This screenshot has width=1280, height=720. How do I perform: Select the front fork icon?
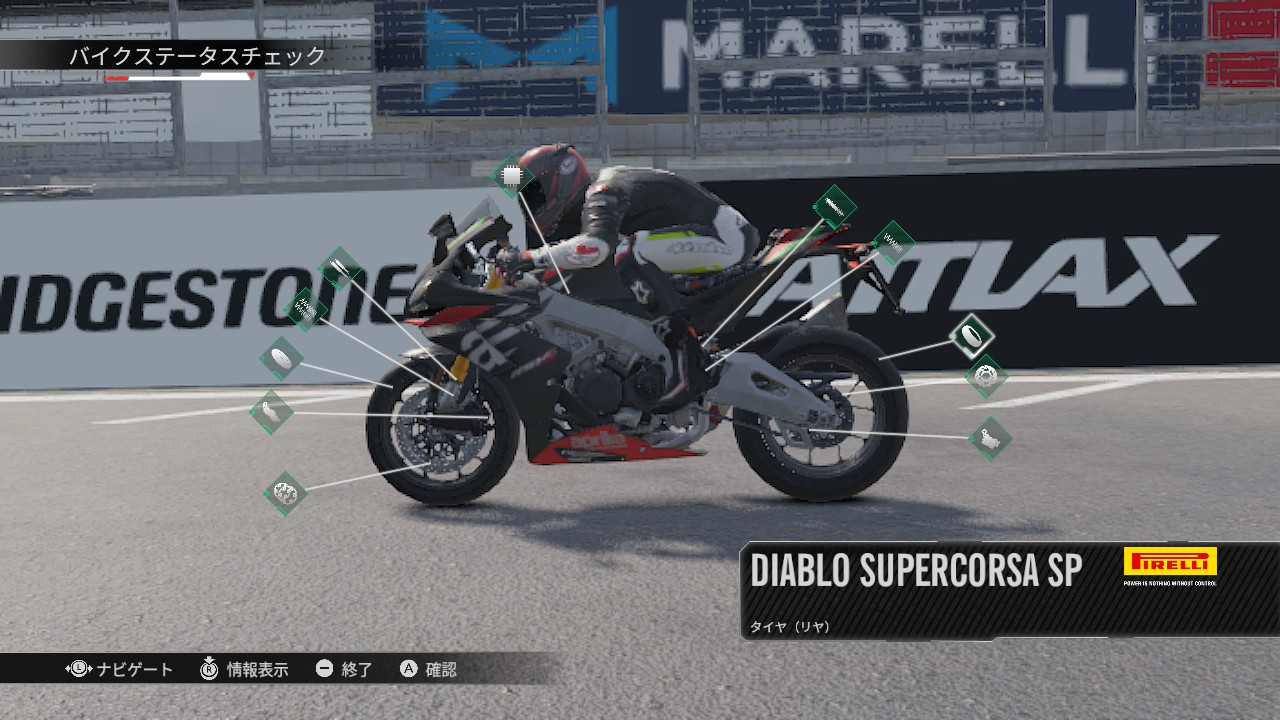(x=340, y=268)
